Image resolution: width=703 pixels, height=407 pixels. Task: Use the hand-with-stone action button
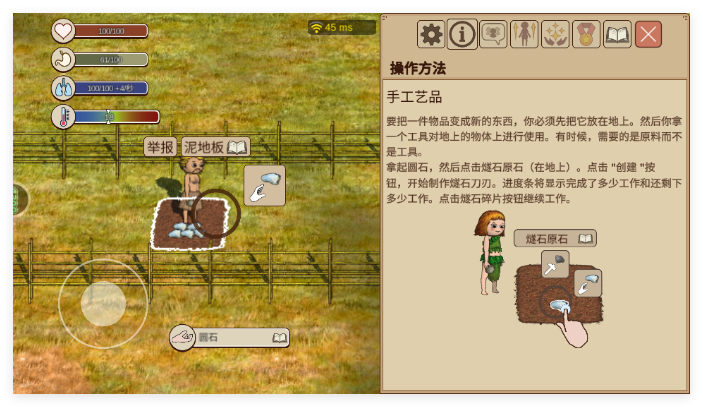click(264, 185)
